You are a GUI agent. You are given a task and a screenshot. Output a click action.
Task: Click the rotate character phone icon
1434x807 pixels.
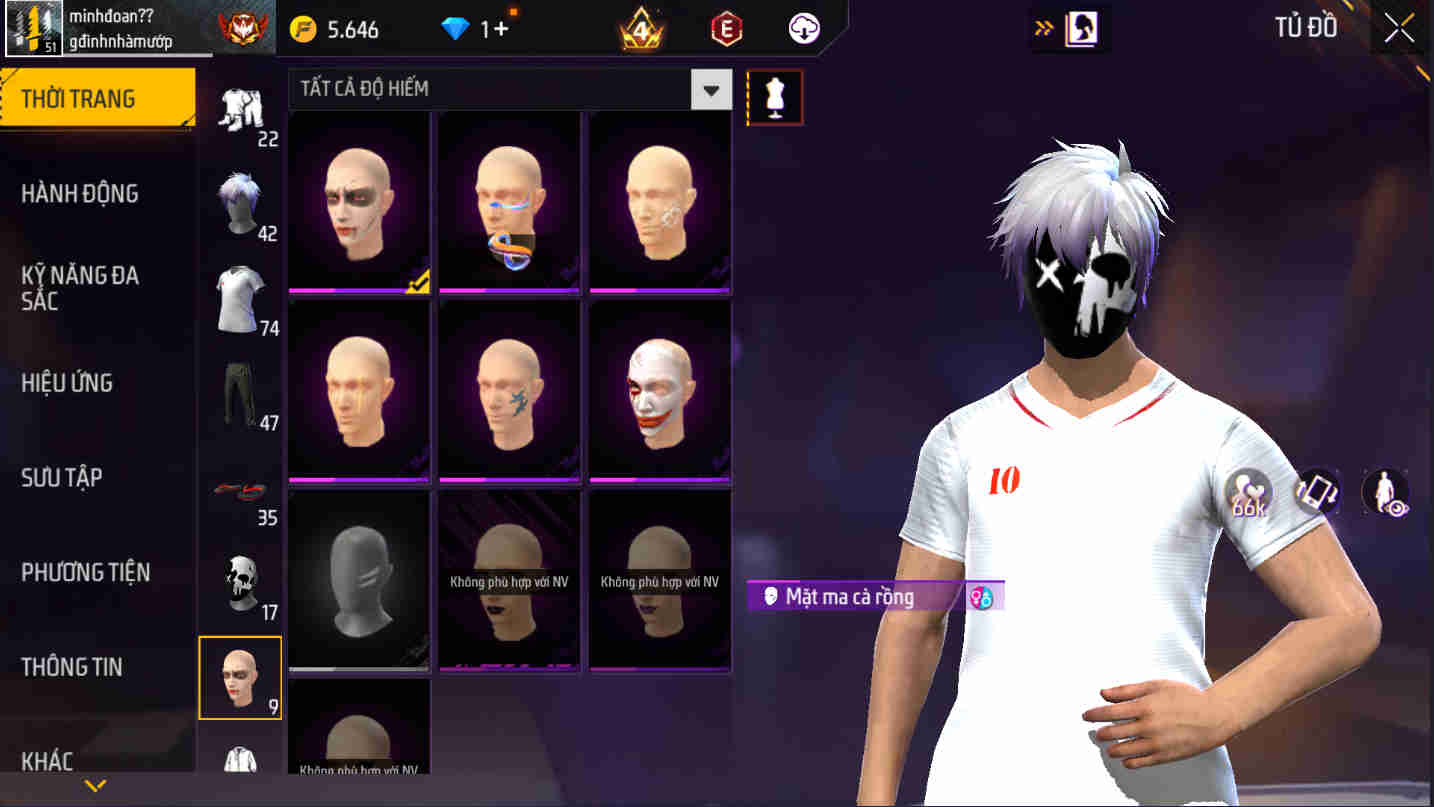click(x=1316, y=493)
